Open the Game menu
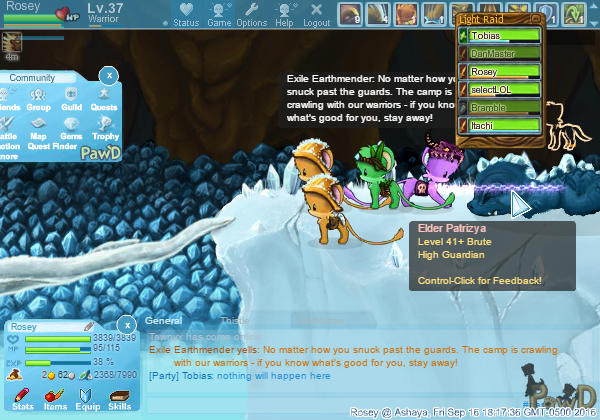The height and width of the screenshot is (420, 600). 218,14
